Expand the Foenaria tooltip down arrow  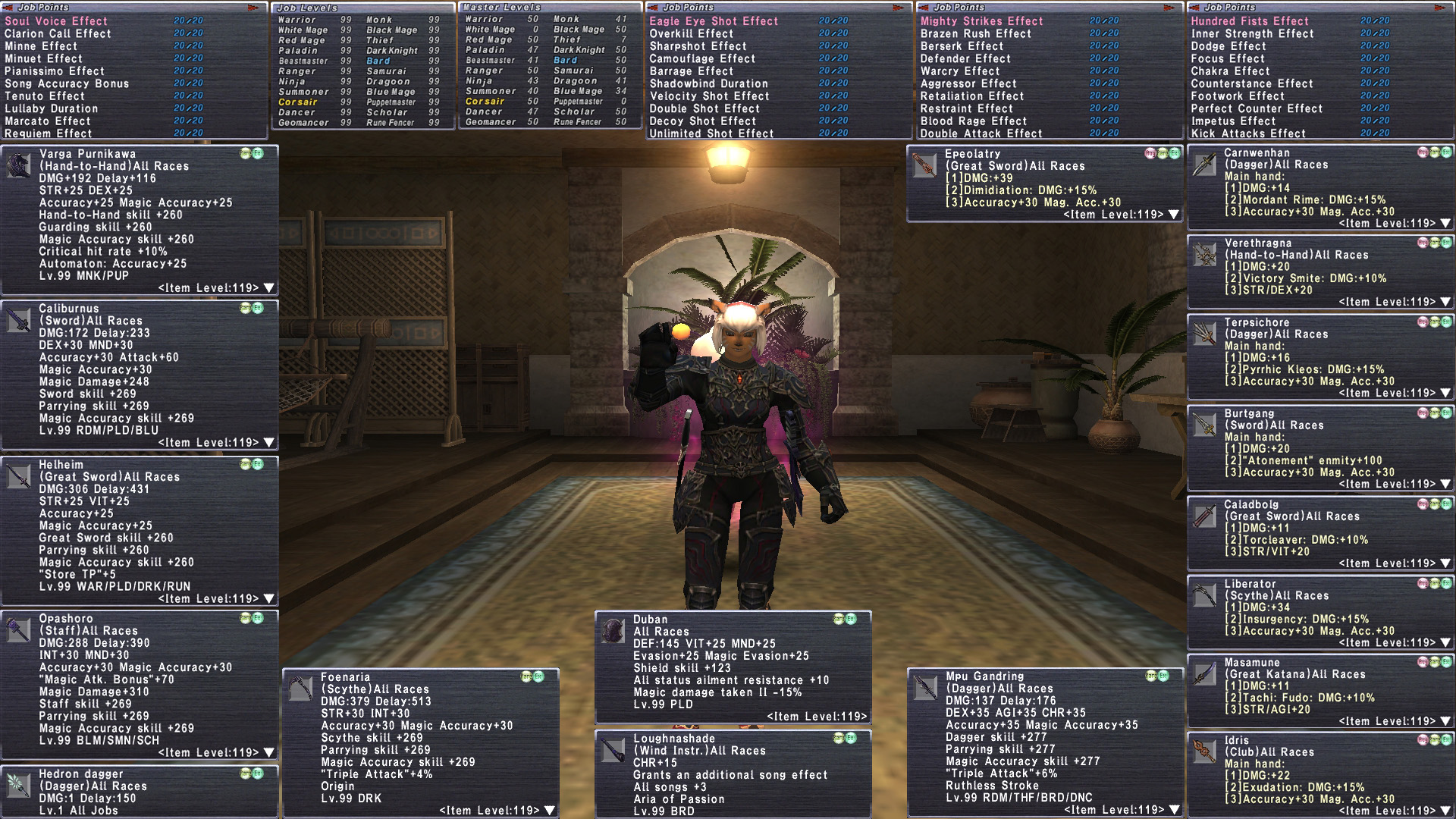550,811
